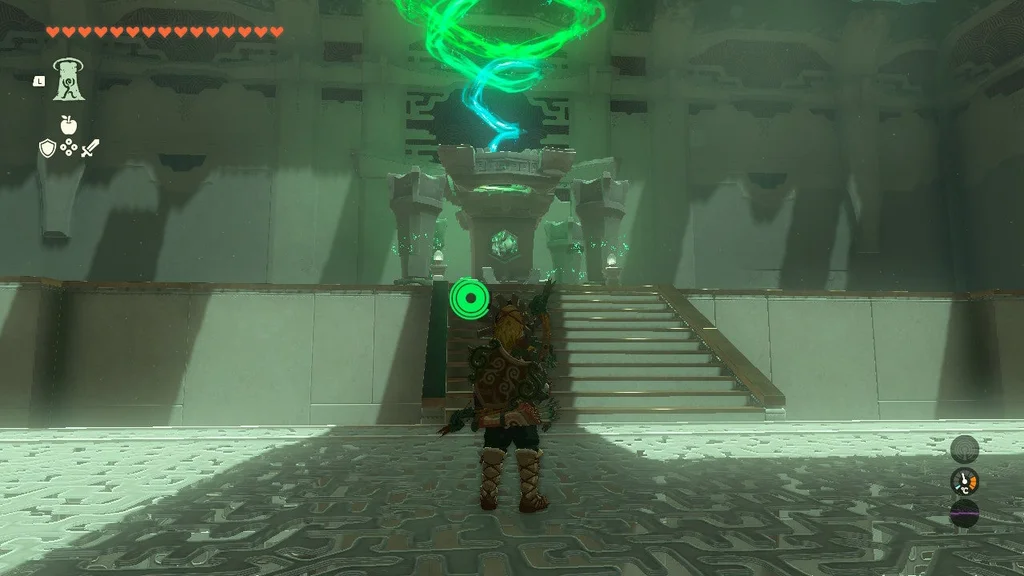Open the apple materials quick-select icon
Viewport: 1024px width, 576px height.
(68, 125)
